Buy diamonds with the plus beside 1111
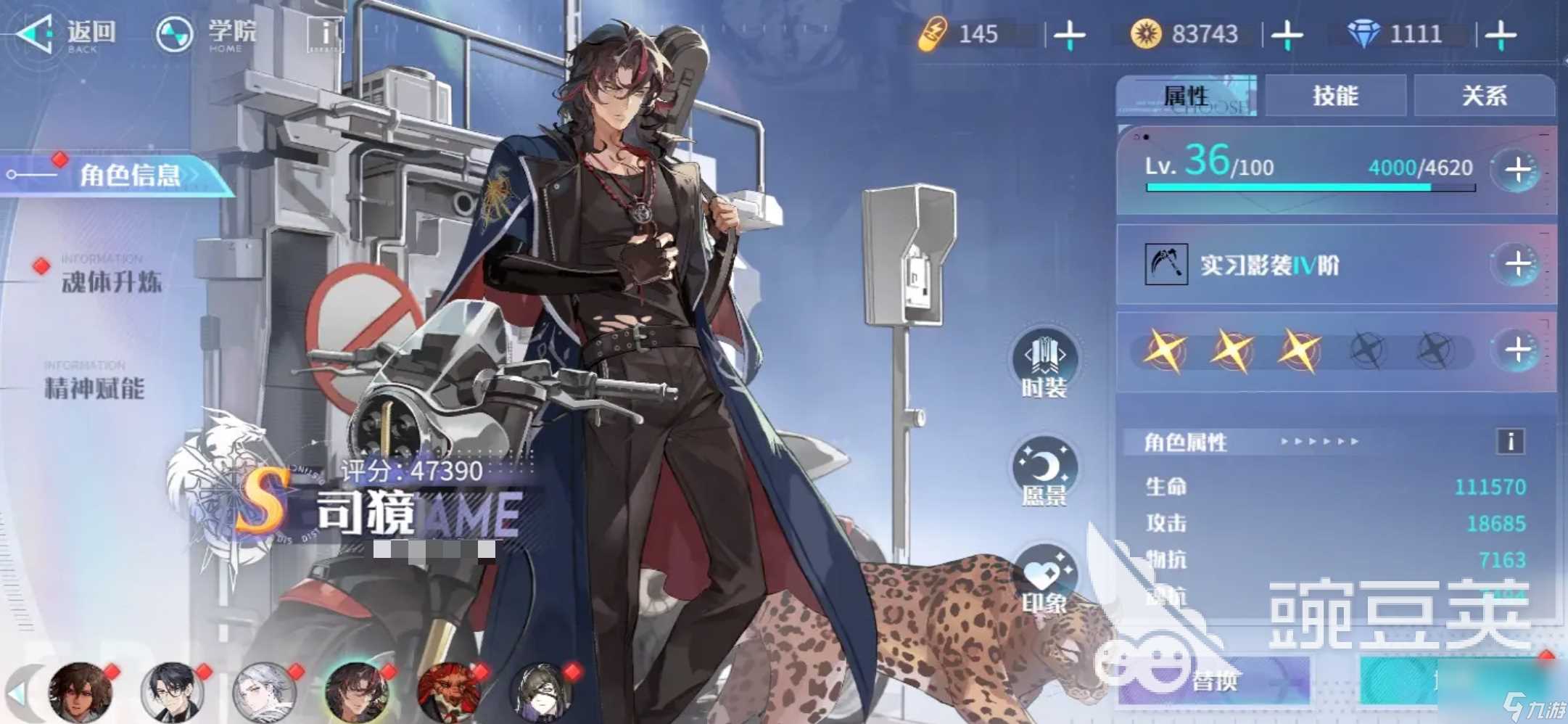This screenshot has height=724, width=1568. pos(1500,35)
